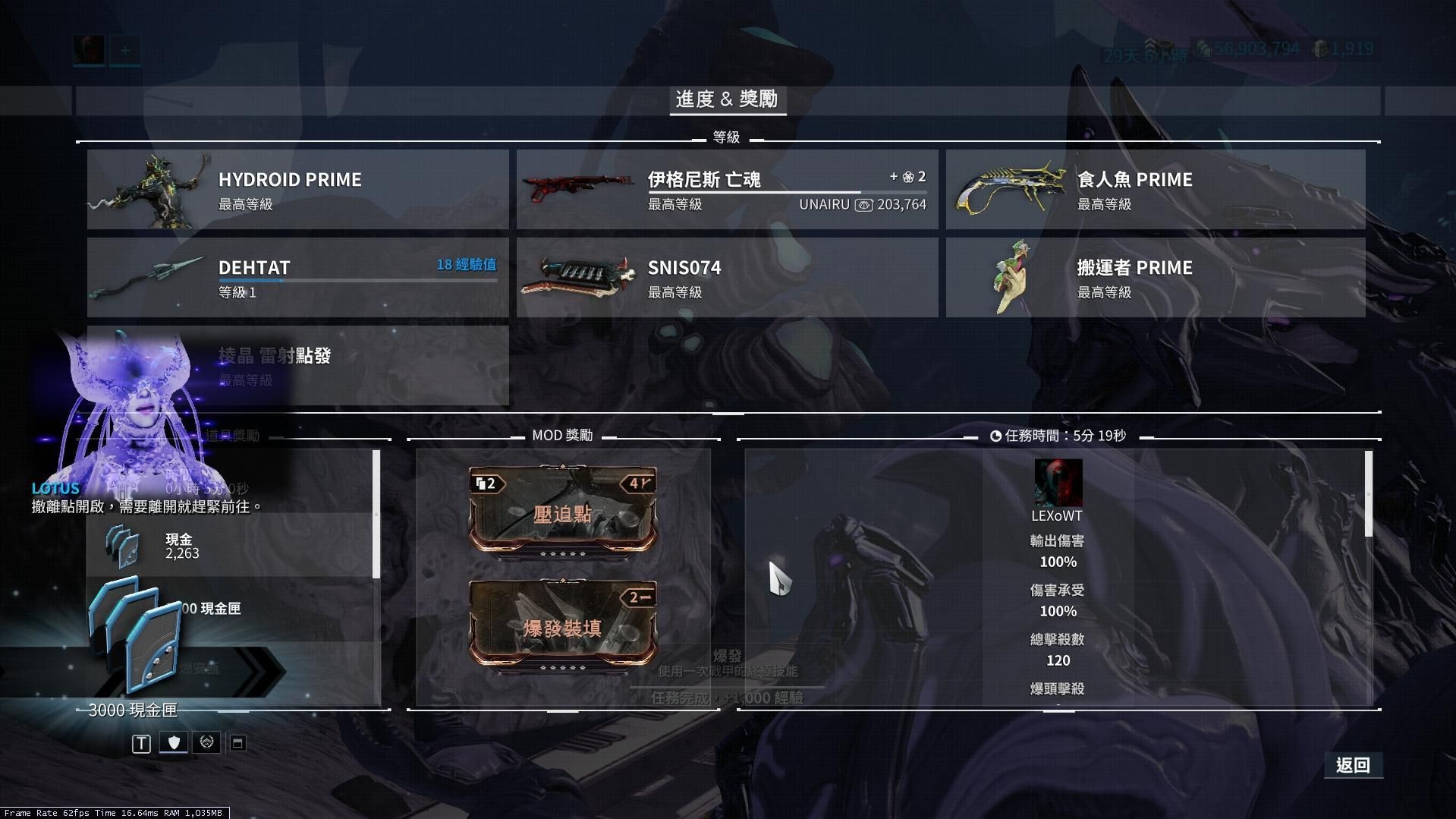This screenshot has height=819, width=1456.
Task: Click the LEXoWT player avatar
Action: [1058, 480]
